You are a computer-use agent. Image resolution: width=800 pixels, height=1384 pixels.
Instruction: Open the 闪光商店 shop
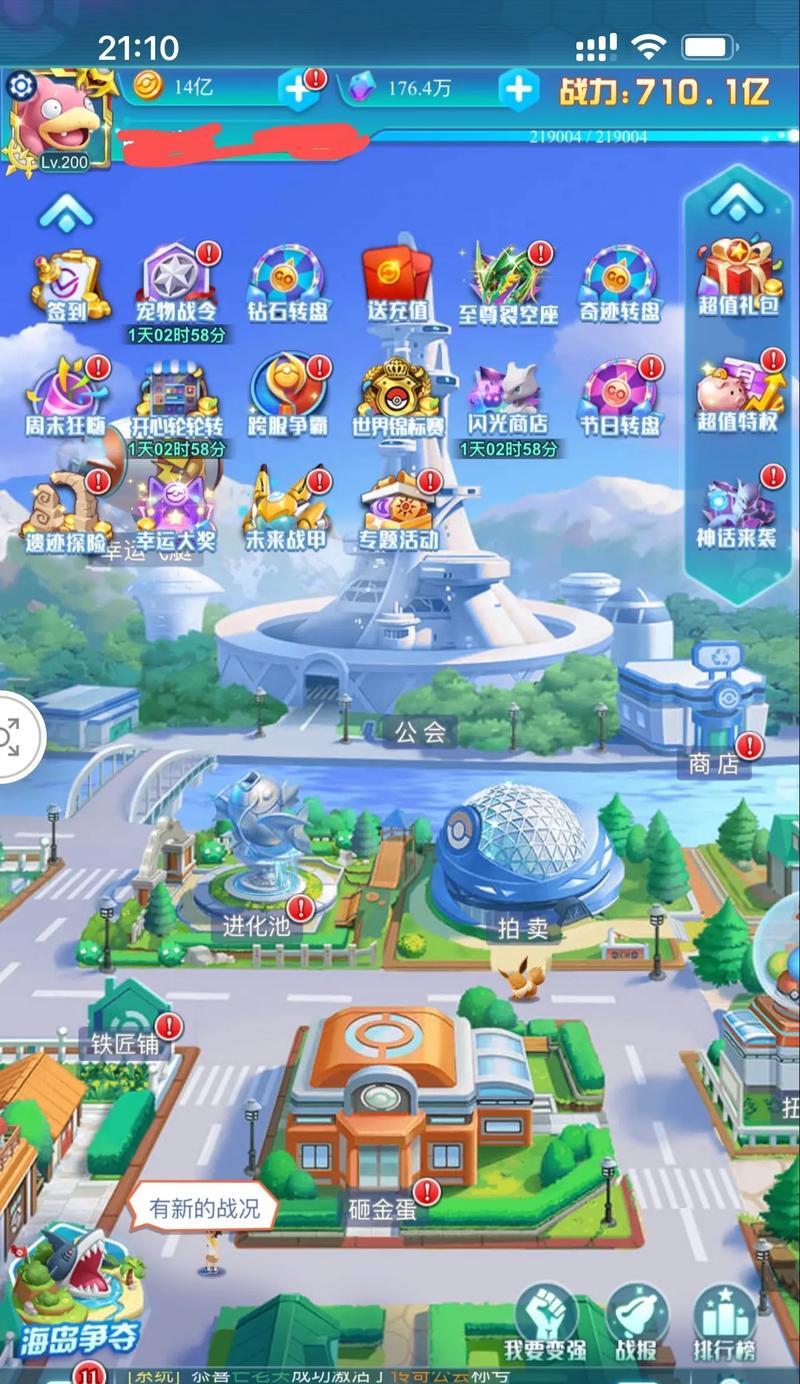click(508, 396)
